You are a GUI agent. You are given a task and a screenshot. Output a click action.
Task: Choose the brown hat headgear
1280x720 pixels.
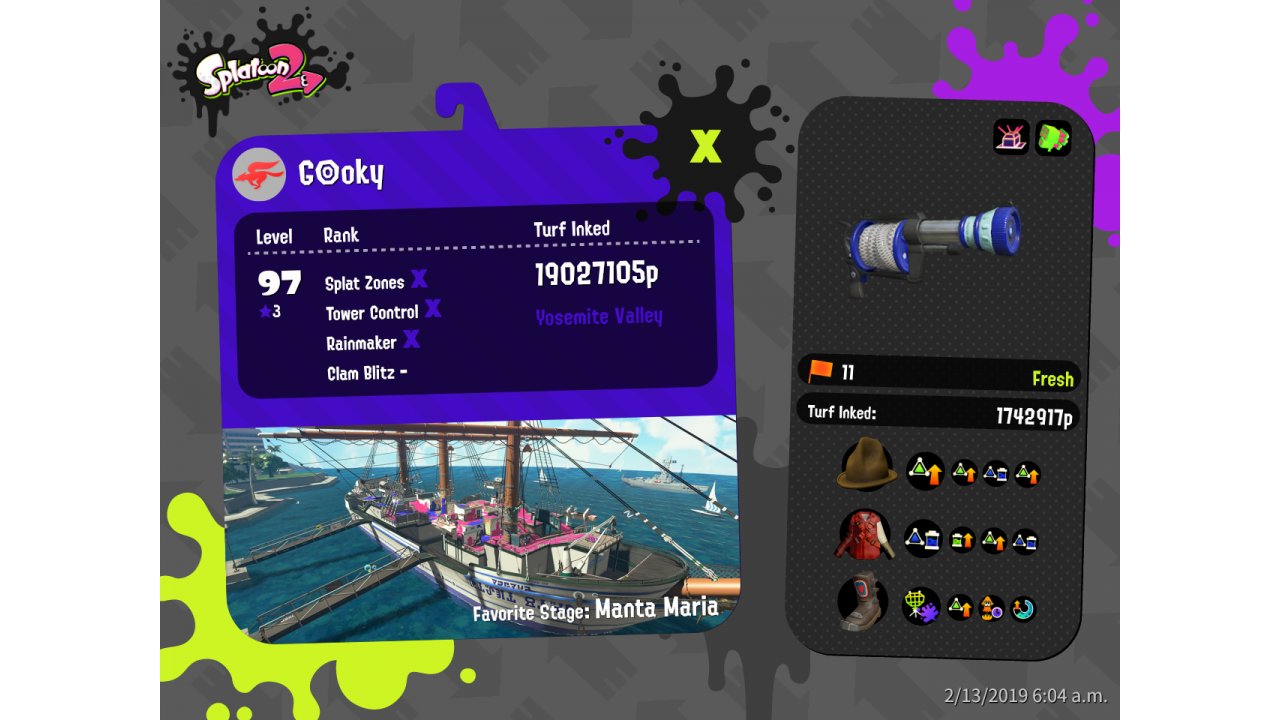[866, 466]
